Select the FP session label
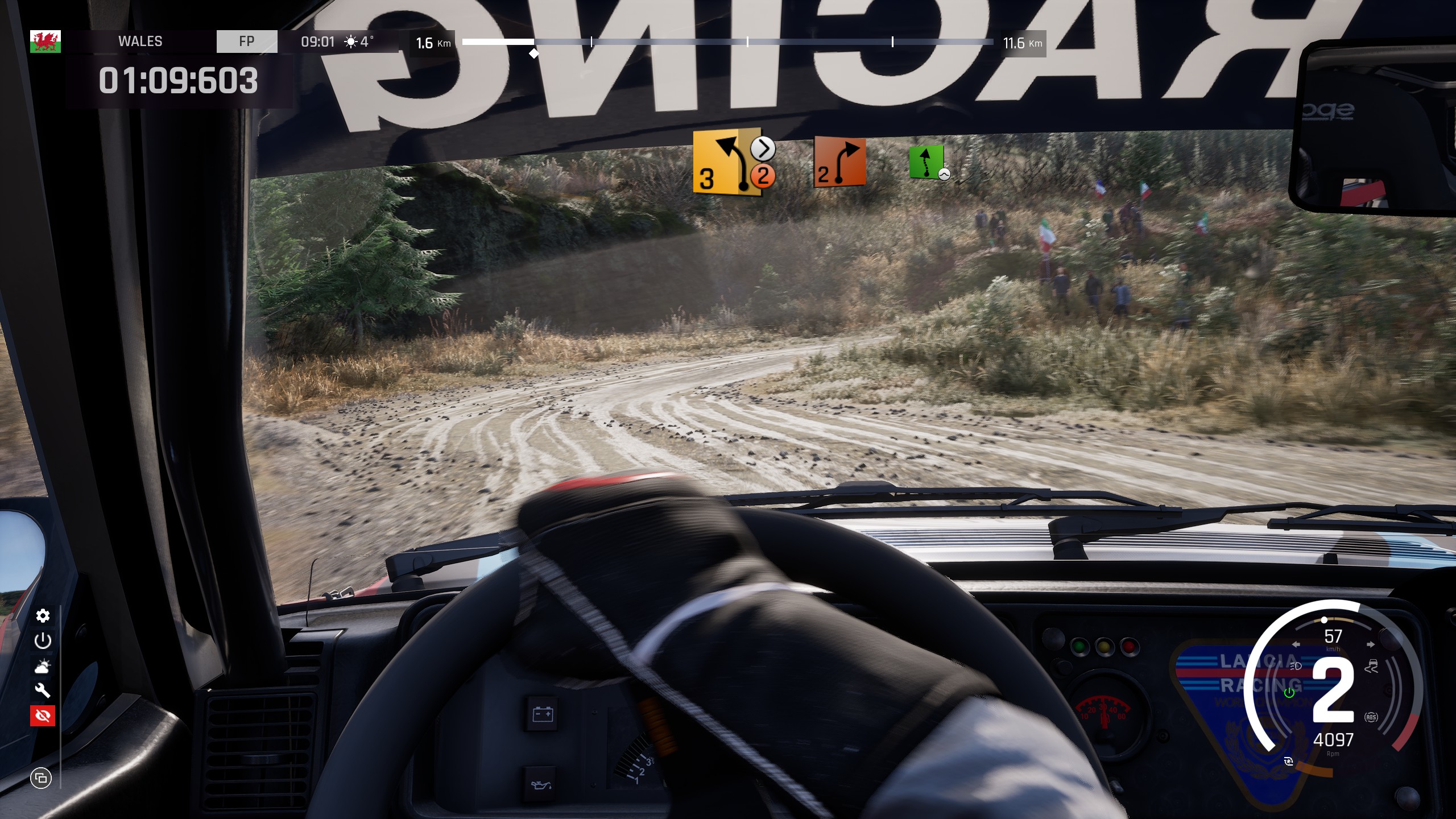 (x=247, y=42)
